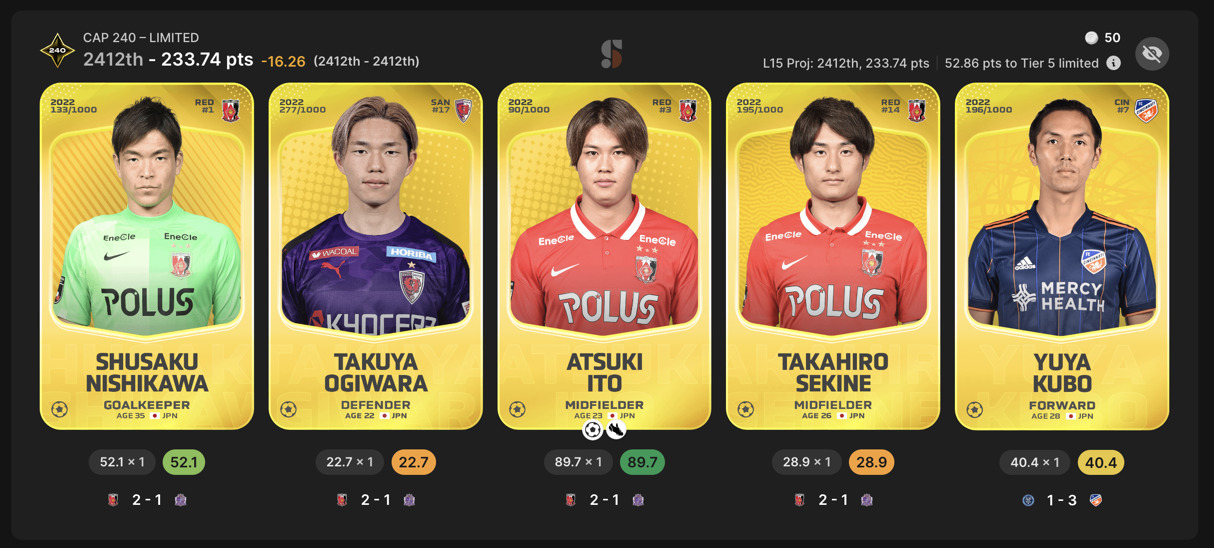Open Nishikawa's green 52.1 score

(x=184, y=462)
